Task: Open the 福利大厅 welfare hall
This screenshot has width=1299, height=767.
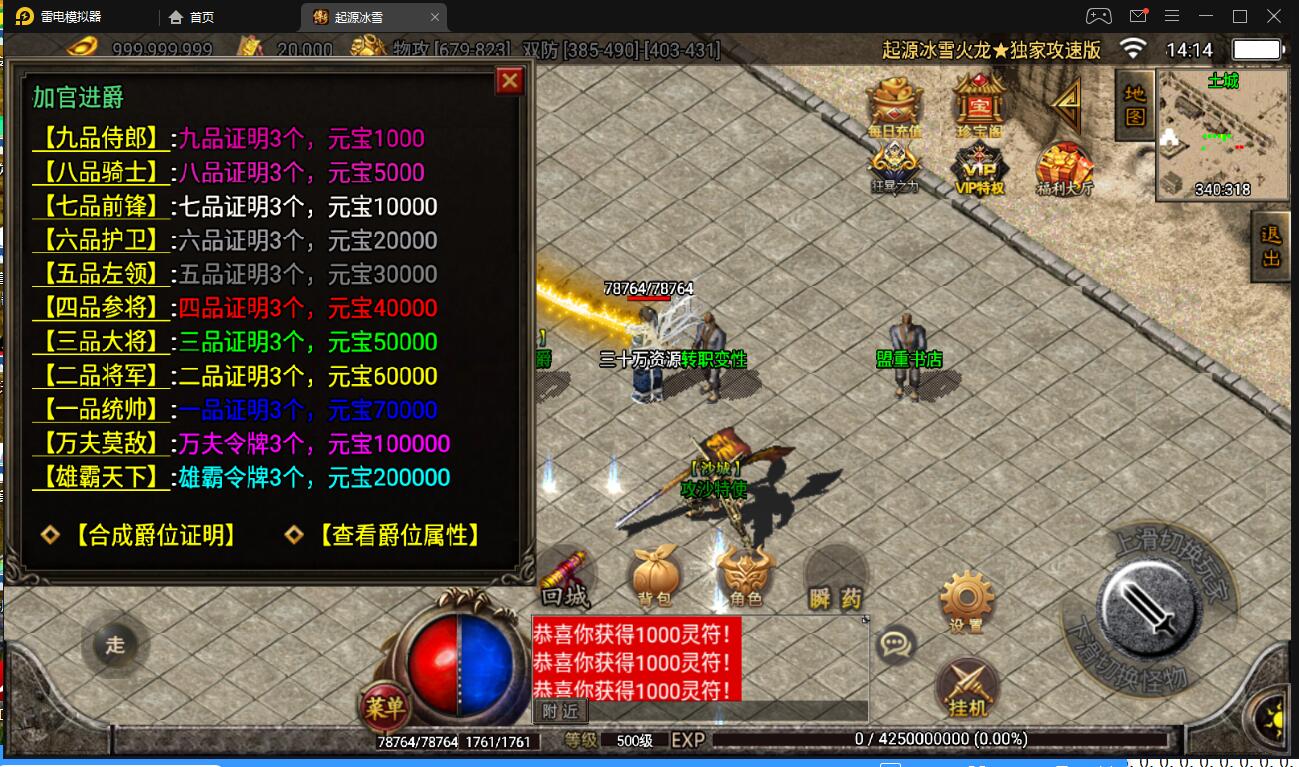Action: point(1064,168)
